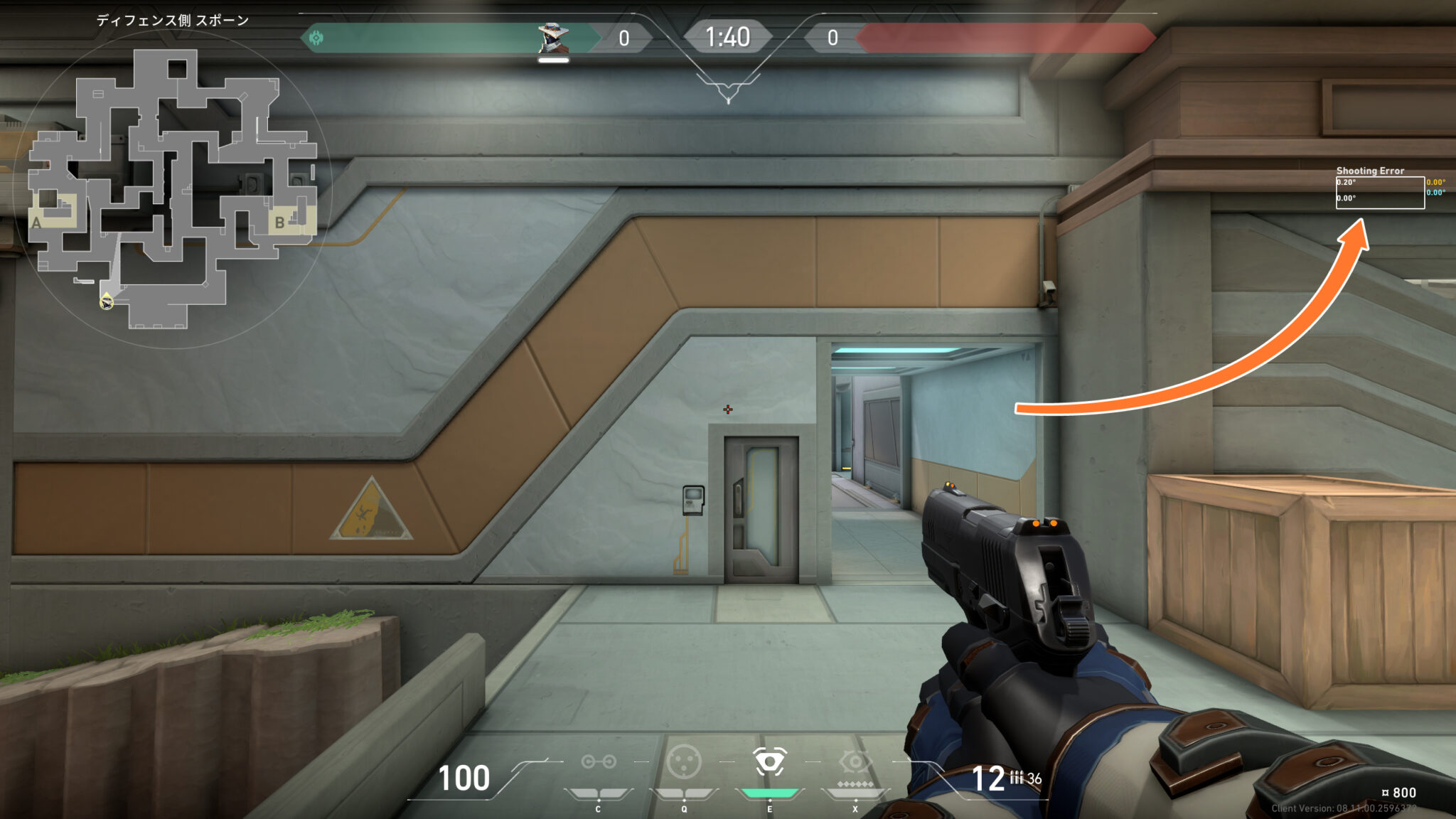Select the A site marker on minimap
Viewport: 1456px width, 819px height.
click(x=36, y=223)
